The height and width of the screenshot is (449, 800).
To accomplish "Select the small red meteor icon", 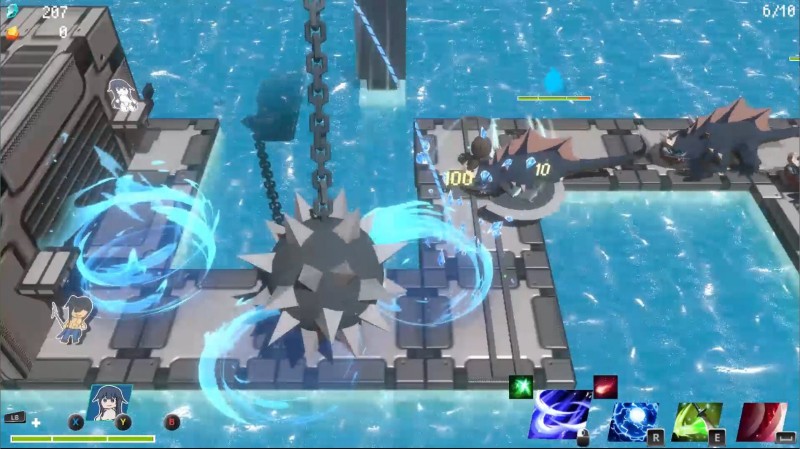I will pyautogui.click(x=605, y=386).
